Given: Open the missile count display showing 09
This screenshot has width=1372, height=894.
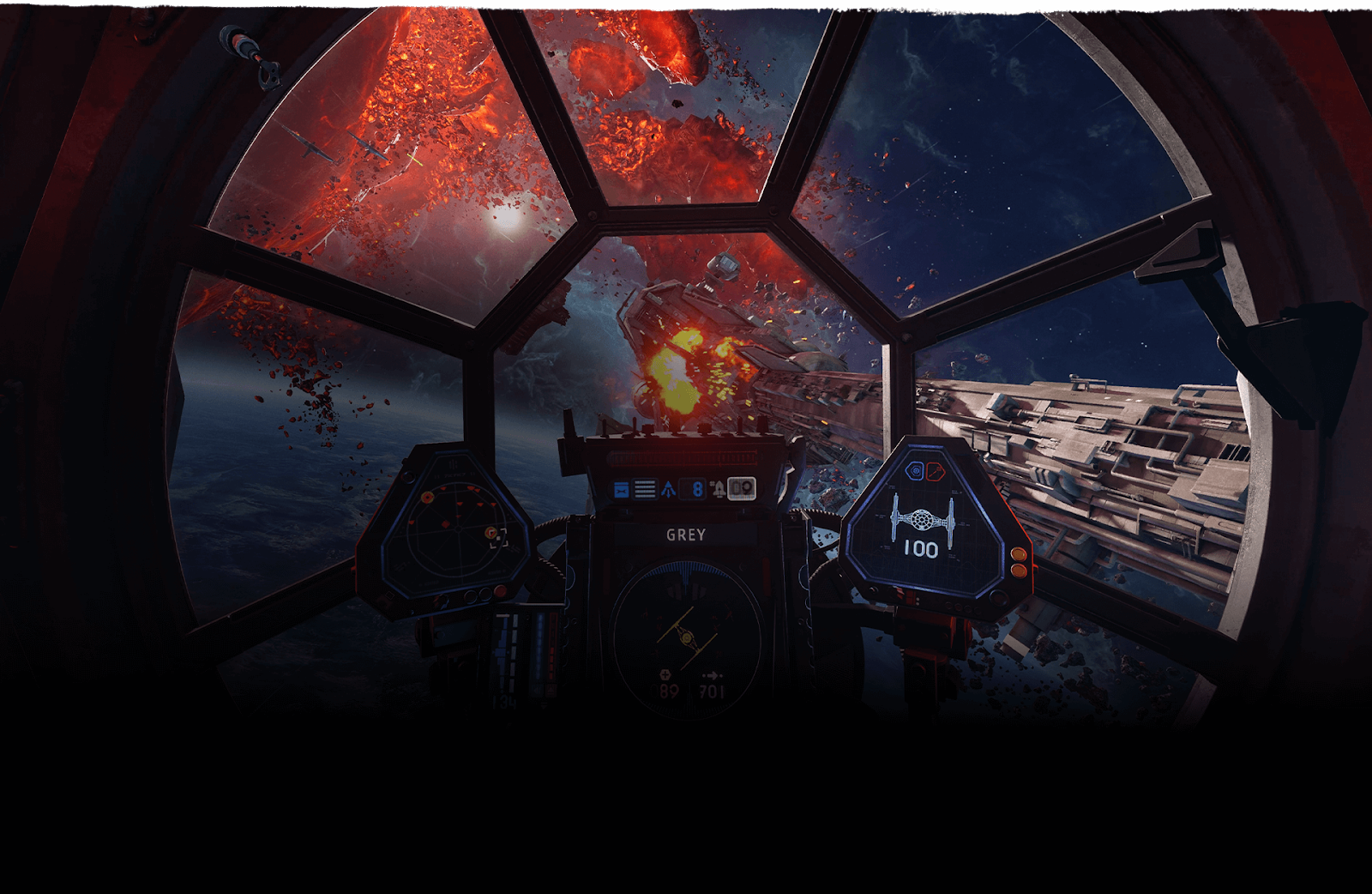Looking at the screenshot, I should 741,489.
